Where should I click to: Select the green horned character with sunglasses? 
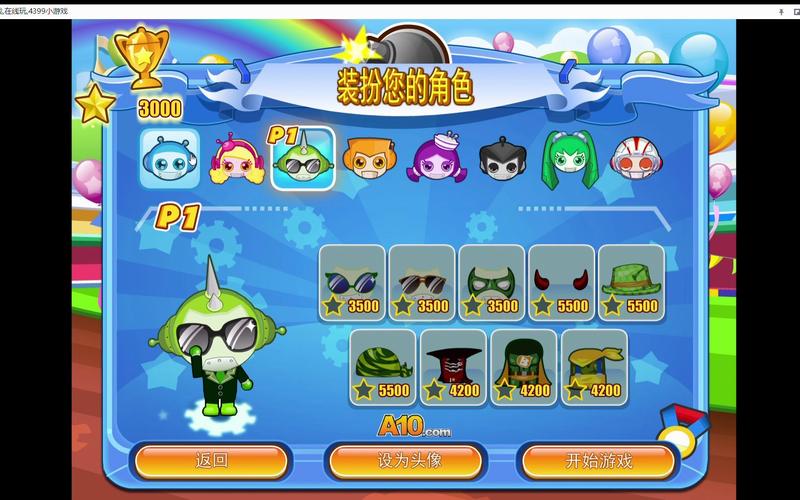coord(302,159)
